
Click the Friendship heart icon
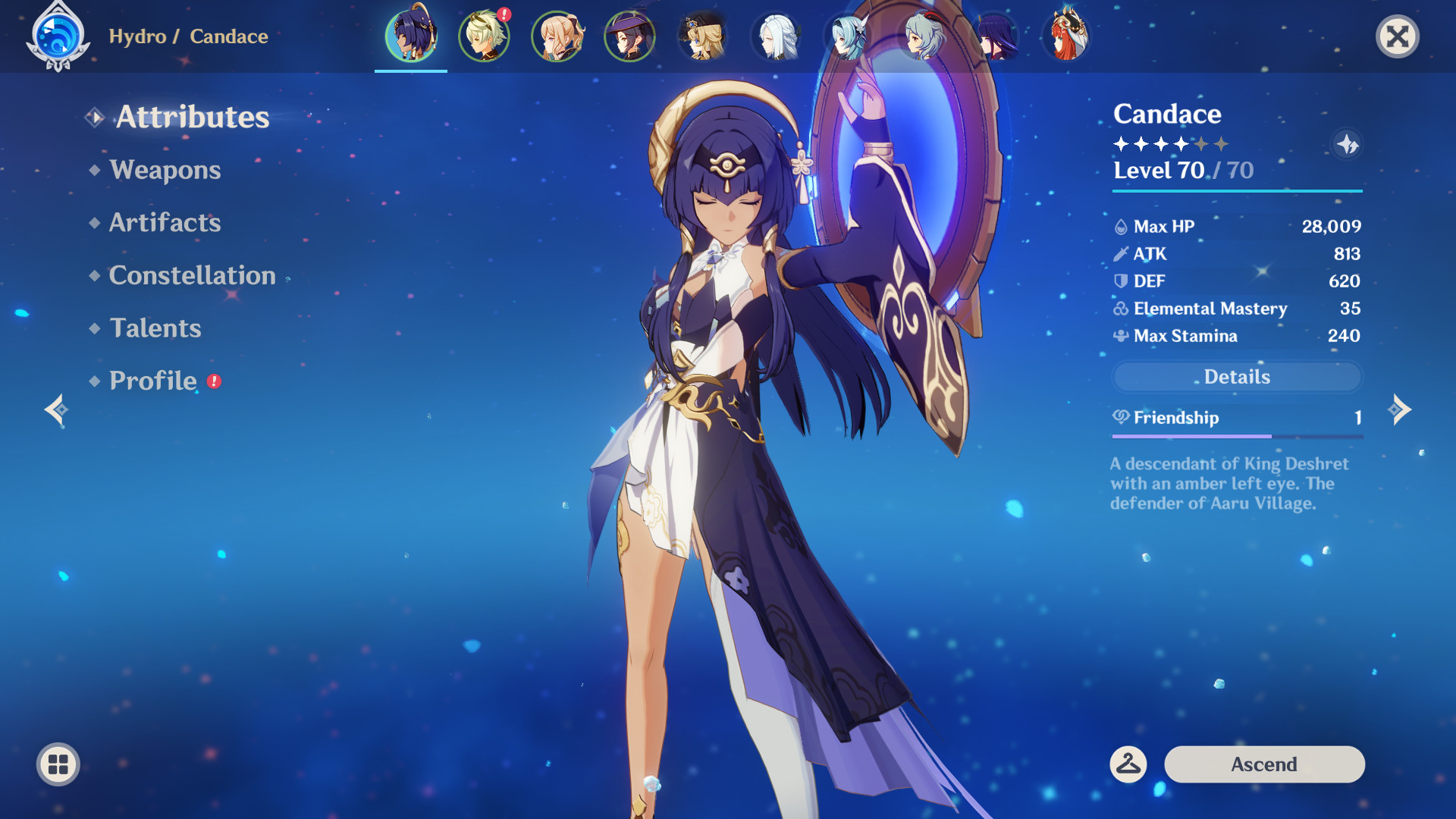(1121, 417)
